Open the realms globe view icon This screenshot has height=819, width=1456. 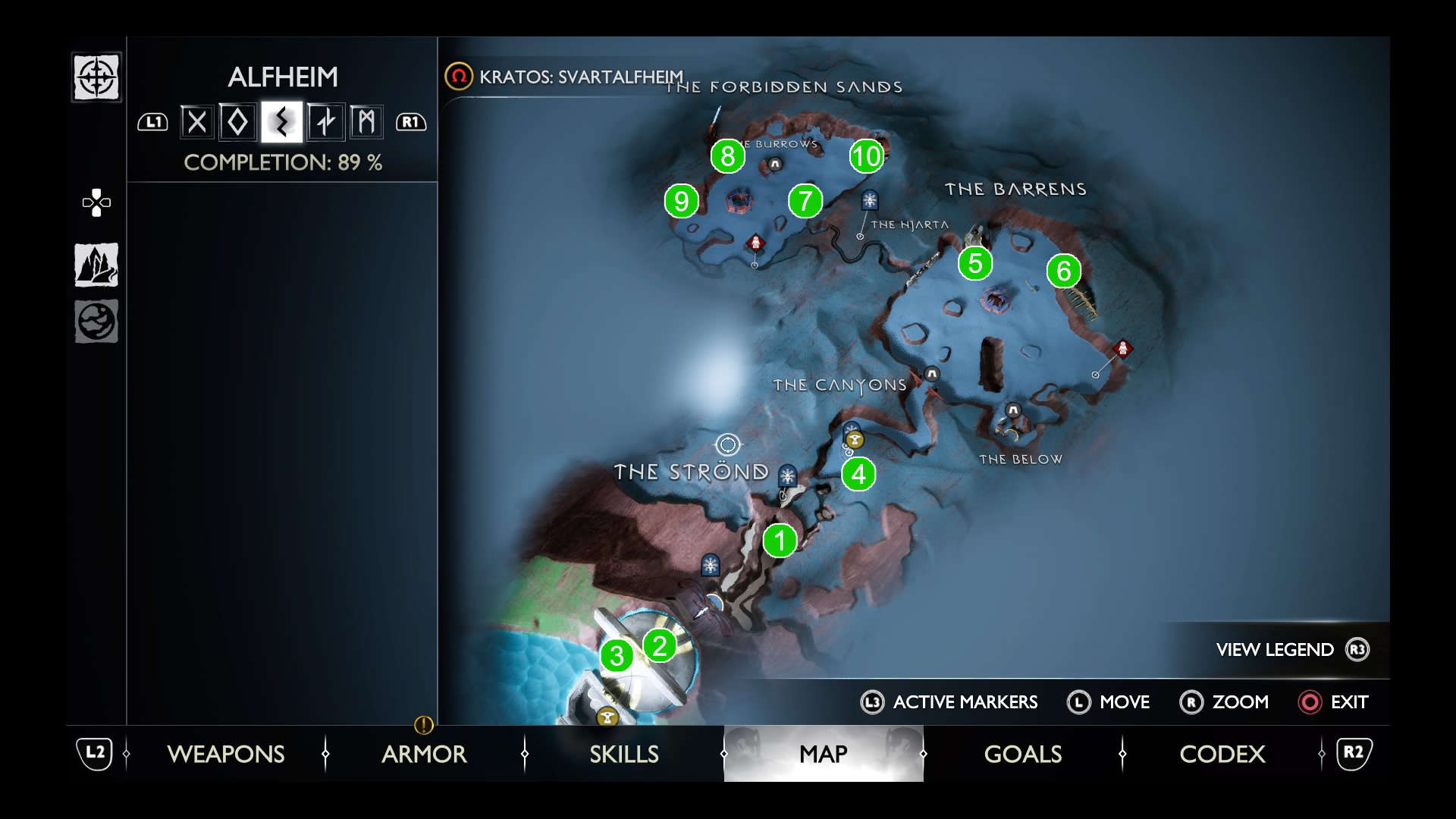pyautogui.click(x=96, y=322)
